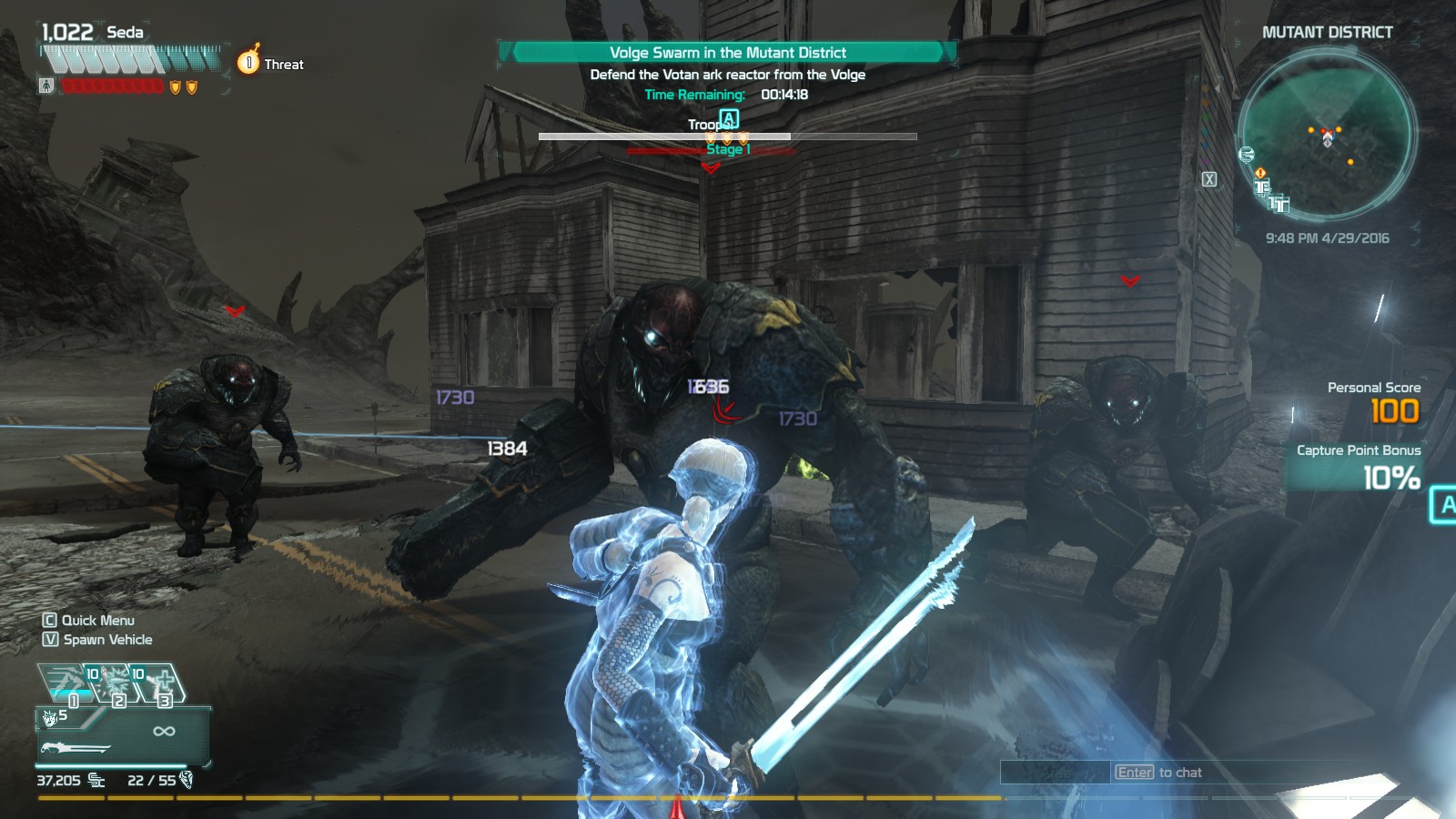The height and width of the screenshot is (819, 1456).
Task: Click the equipped pistol weapon icon
Action: point(73,748)
